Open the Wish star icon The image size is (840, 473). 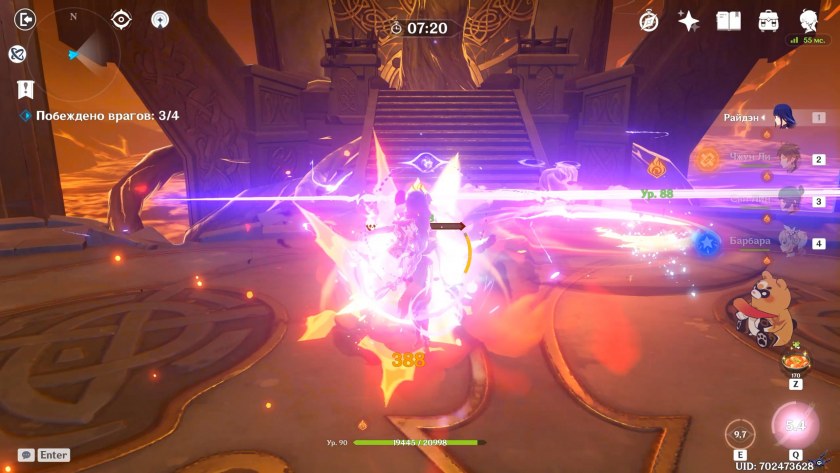(688, 21)
